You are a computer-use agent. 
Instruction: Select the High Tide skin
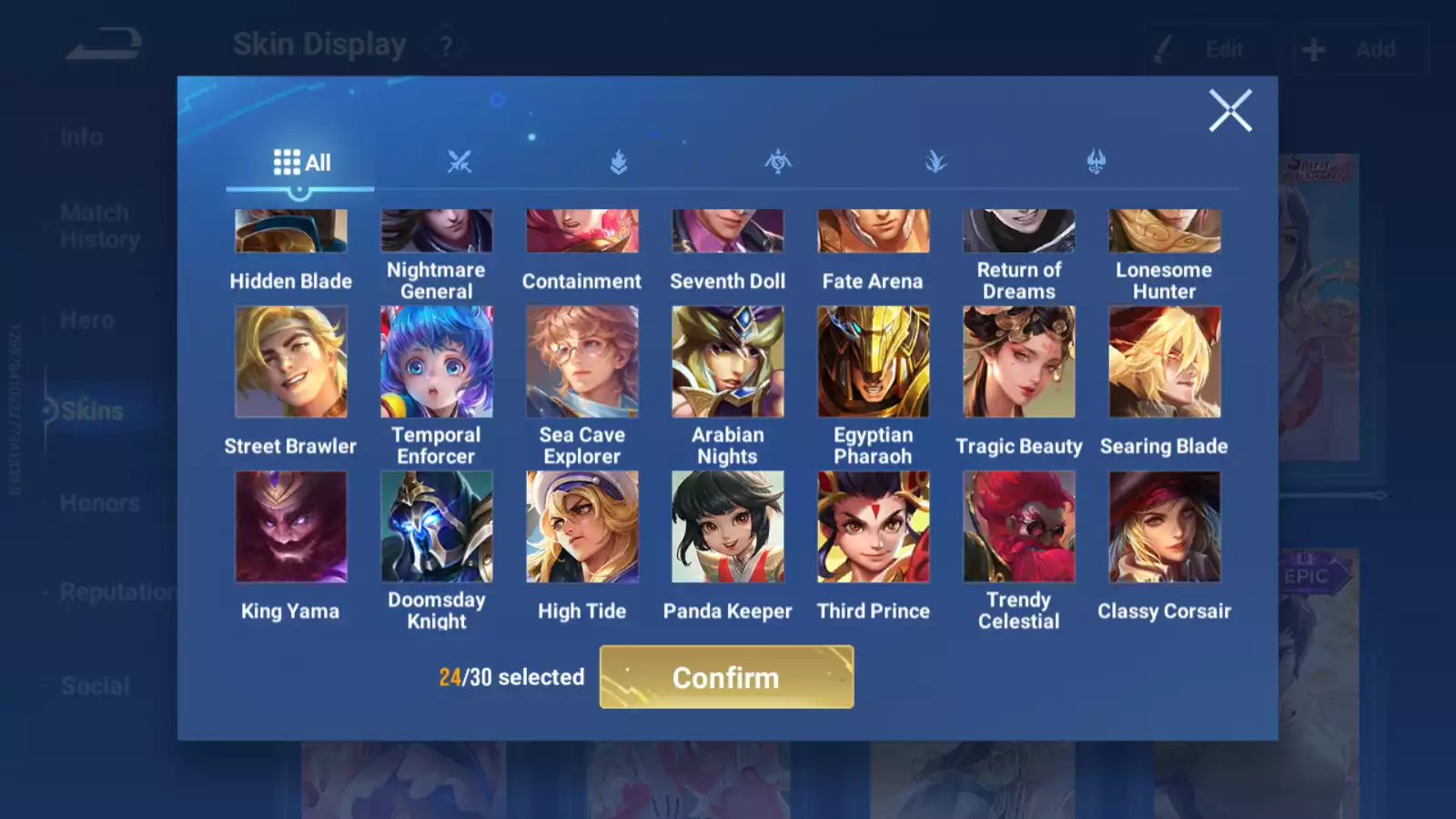pyautogui.click(x=582, y=527)
